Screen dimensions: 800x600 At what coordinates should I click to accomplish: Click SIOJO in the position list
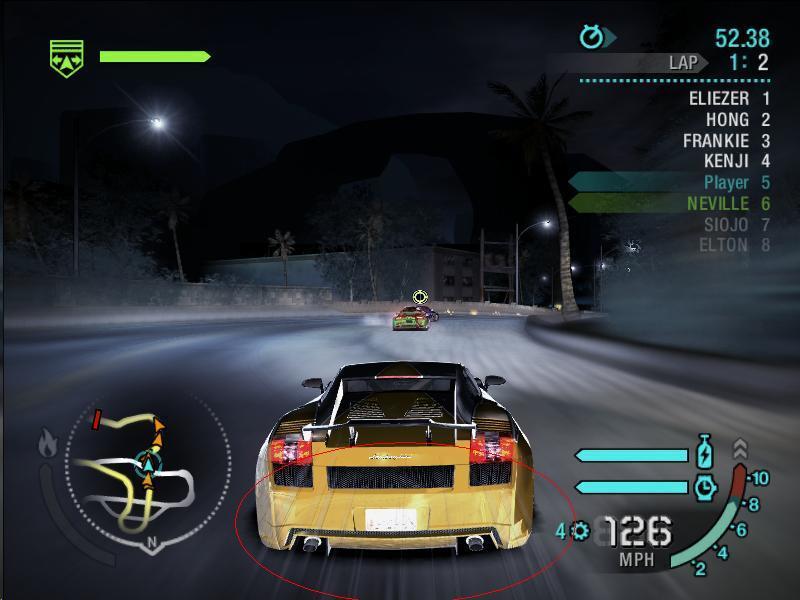coord(725,224)
